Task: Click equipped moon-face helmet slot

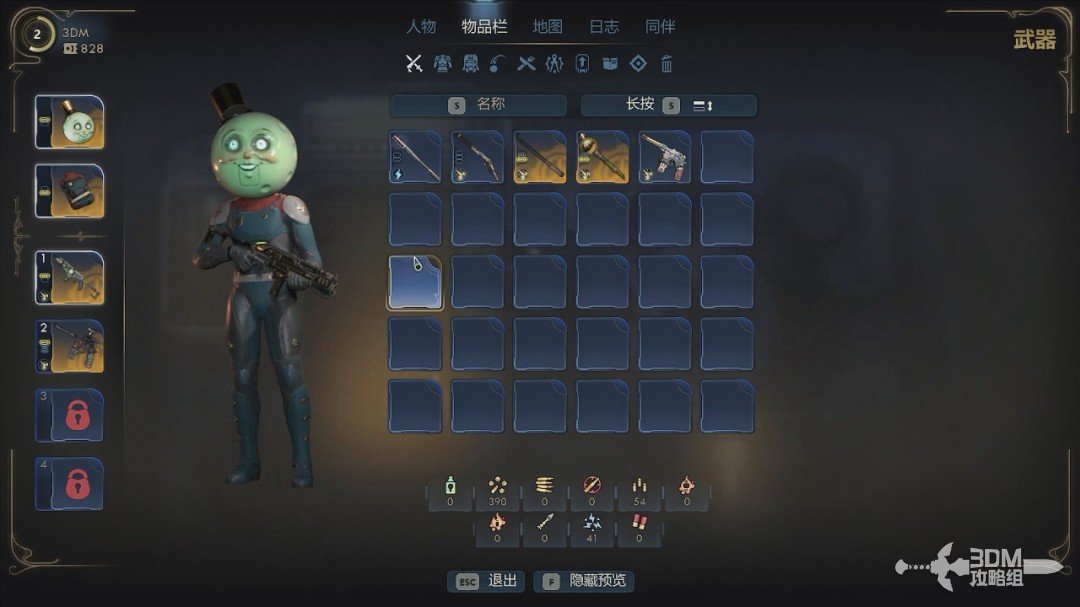Action: tap(70, 122)
